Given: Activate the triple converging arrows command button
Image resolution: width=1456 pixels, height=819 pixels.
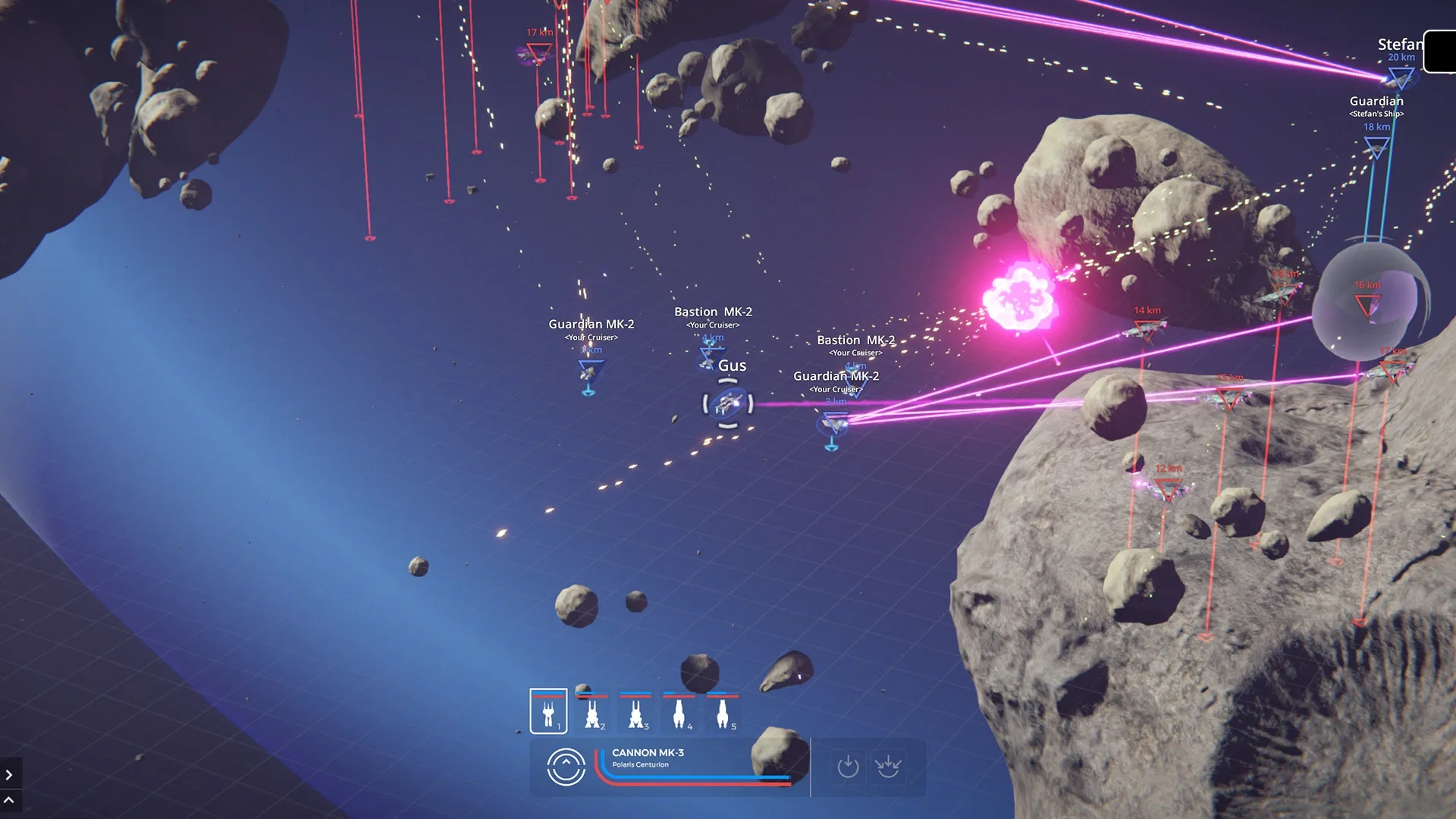Looking at the screenshot, I should (887, 767).
